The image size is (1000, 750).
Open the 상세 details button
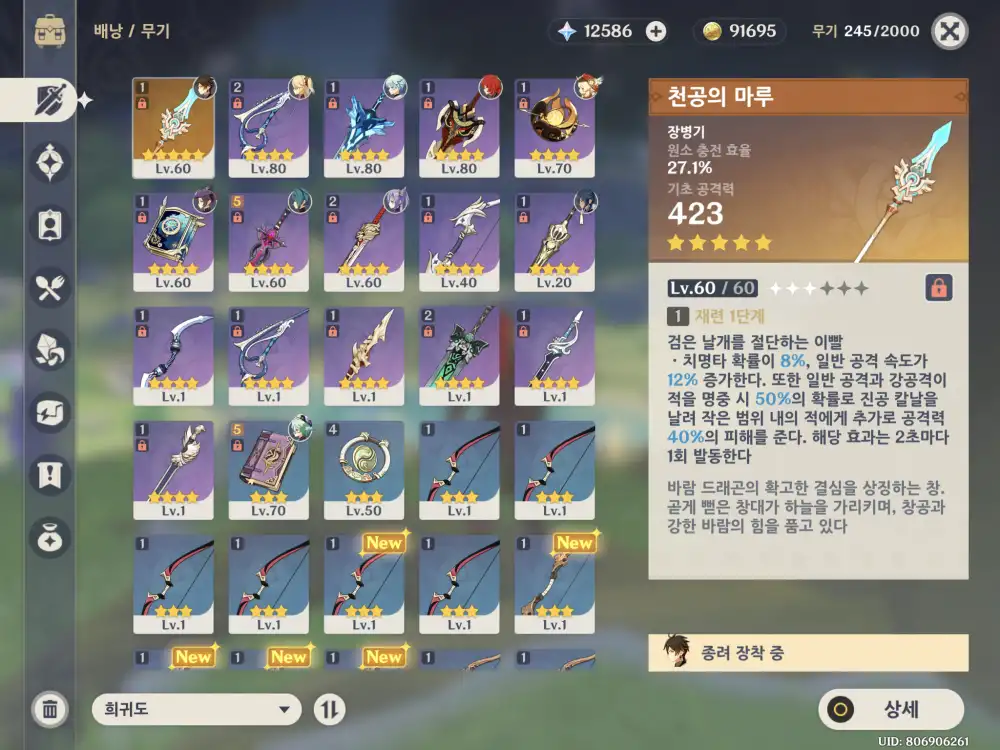coord(891,710)
